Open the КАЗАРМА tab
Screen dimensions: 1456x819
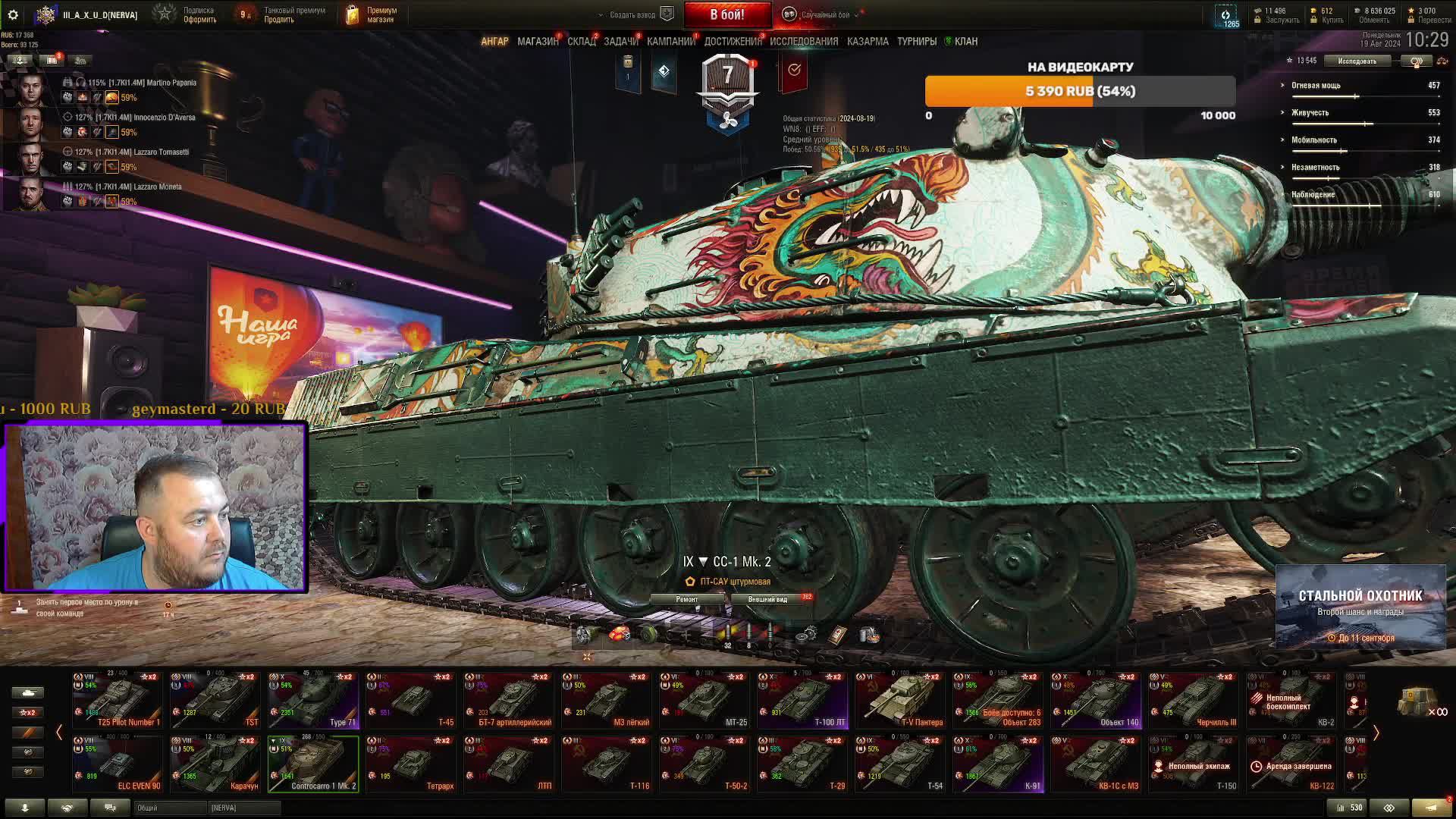coord(868,42)
